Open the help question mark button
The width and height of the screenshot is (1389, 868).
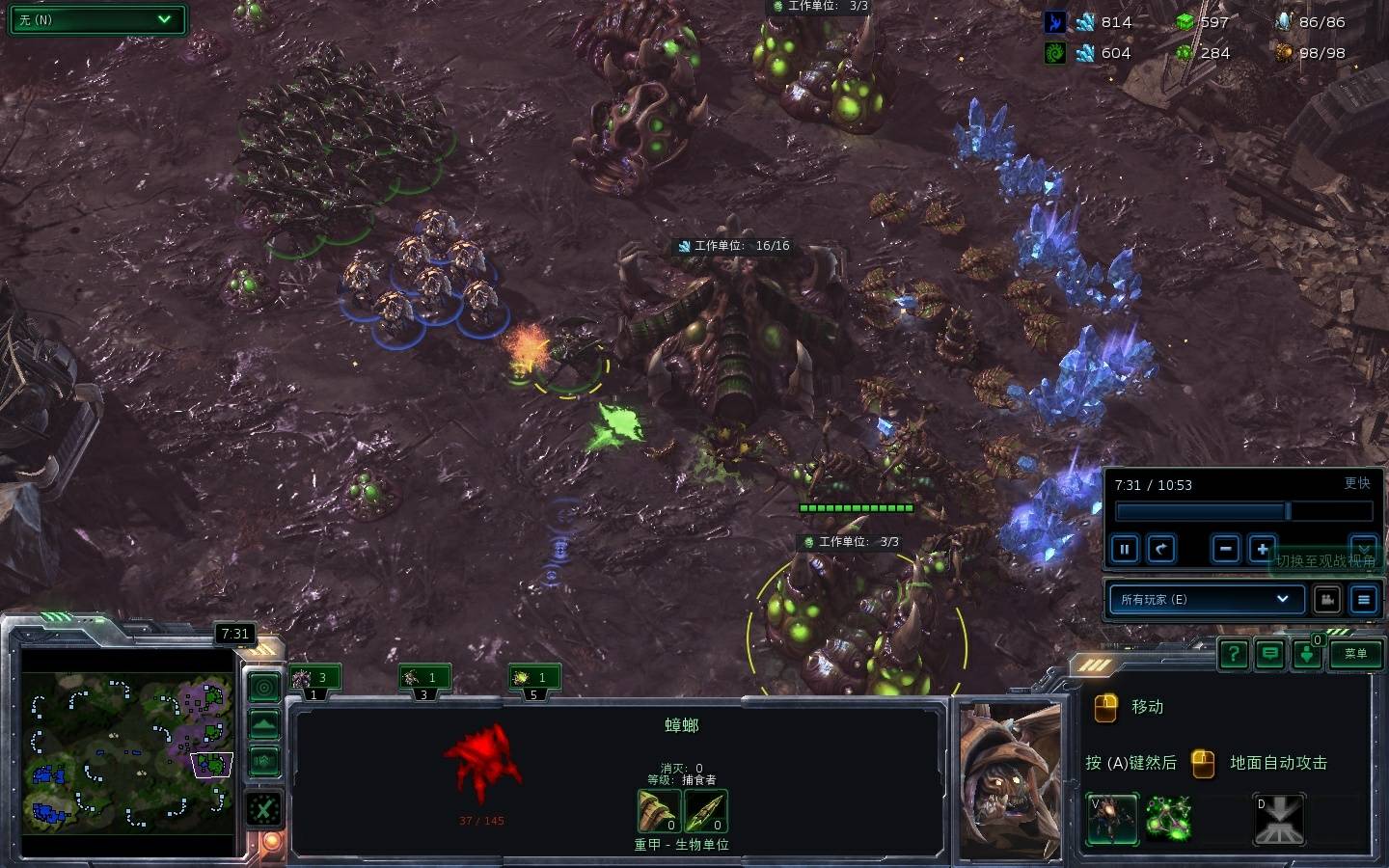(1233, 654)
